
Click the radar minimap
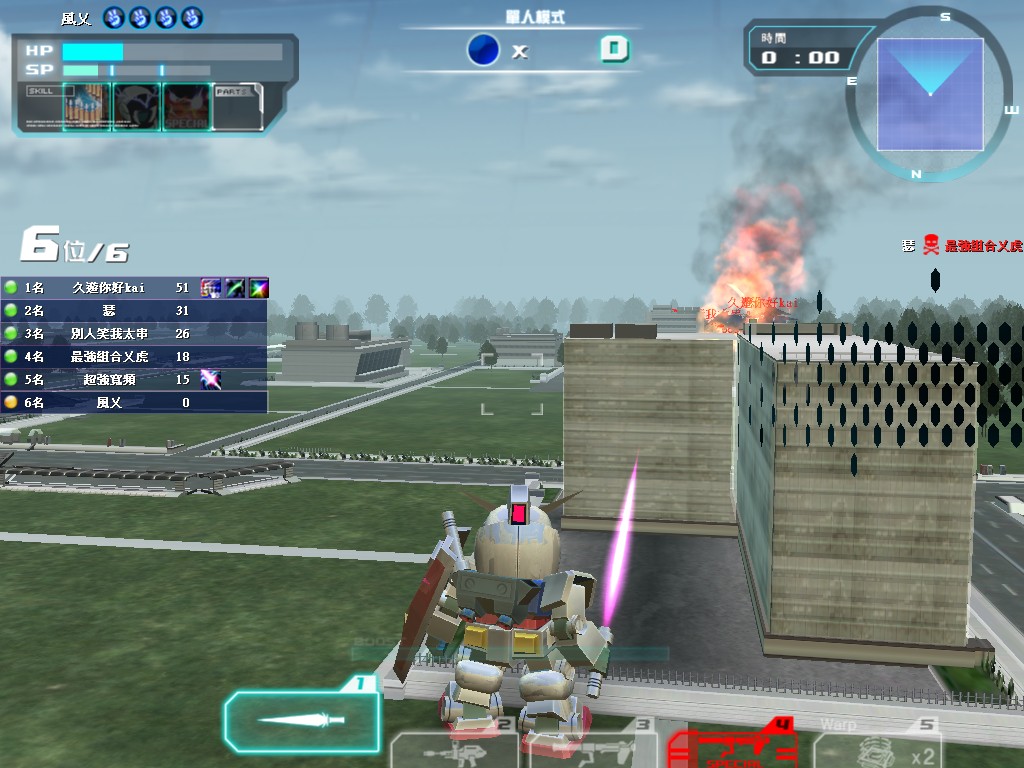click(929, 94)
